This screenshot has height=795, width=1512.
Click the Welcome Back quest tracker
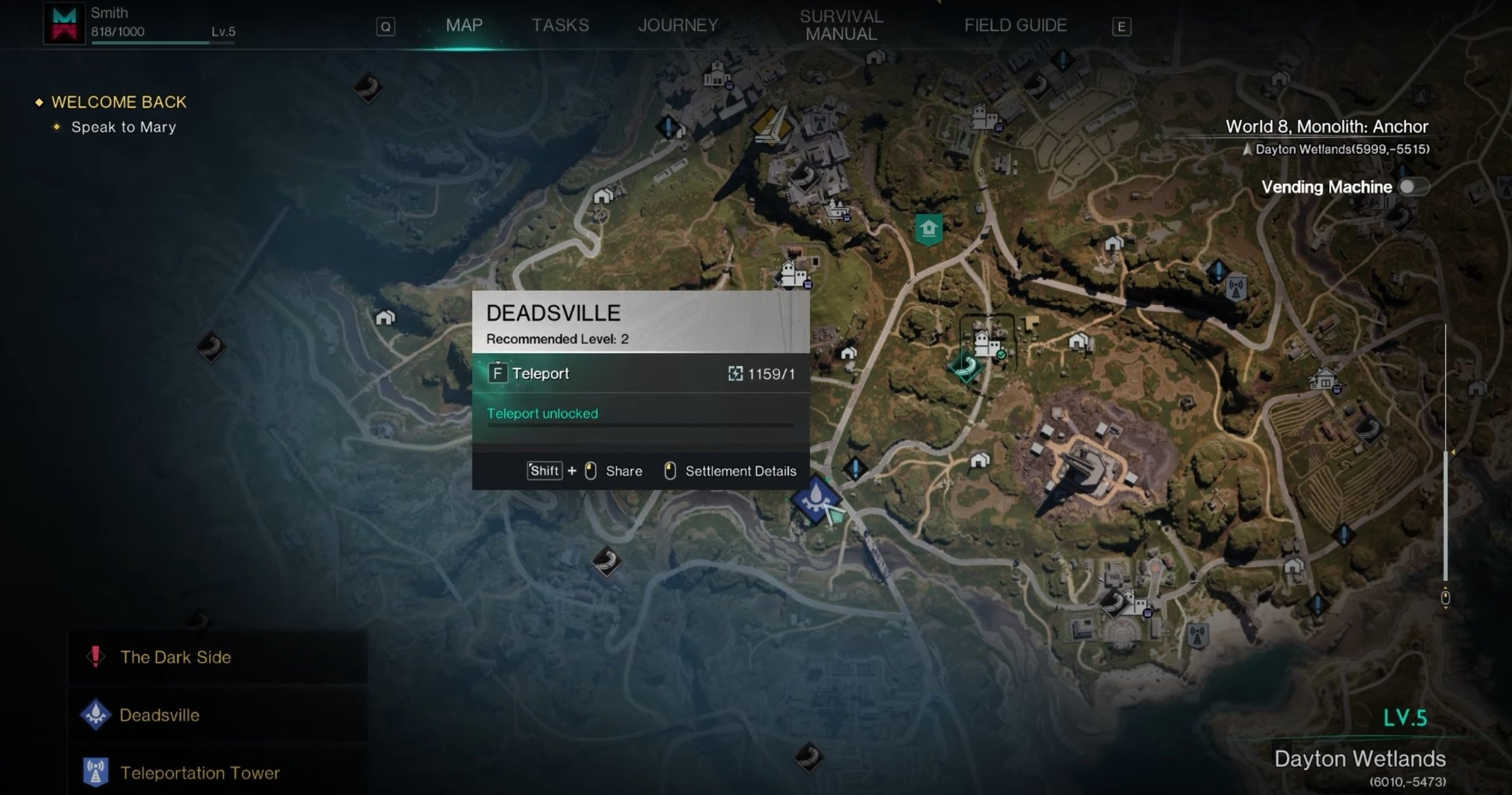(x=119, y=102)
